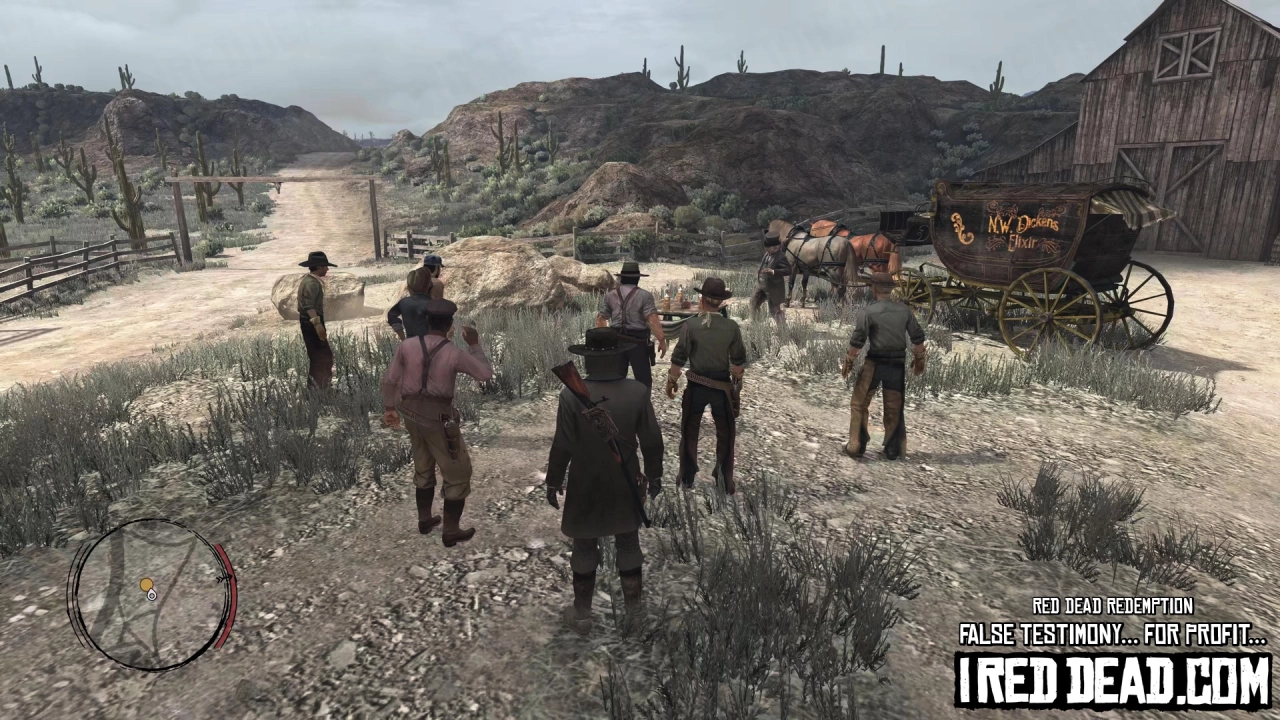The width and height of the screenshot is (1280, 720).
Task: Select the elixir bottles on the wooden table
Action: point(675,295)
